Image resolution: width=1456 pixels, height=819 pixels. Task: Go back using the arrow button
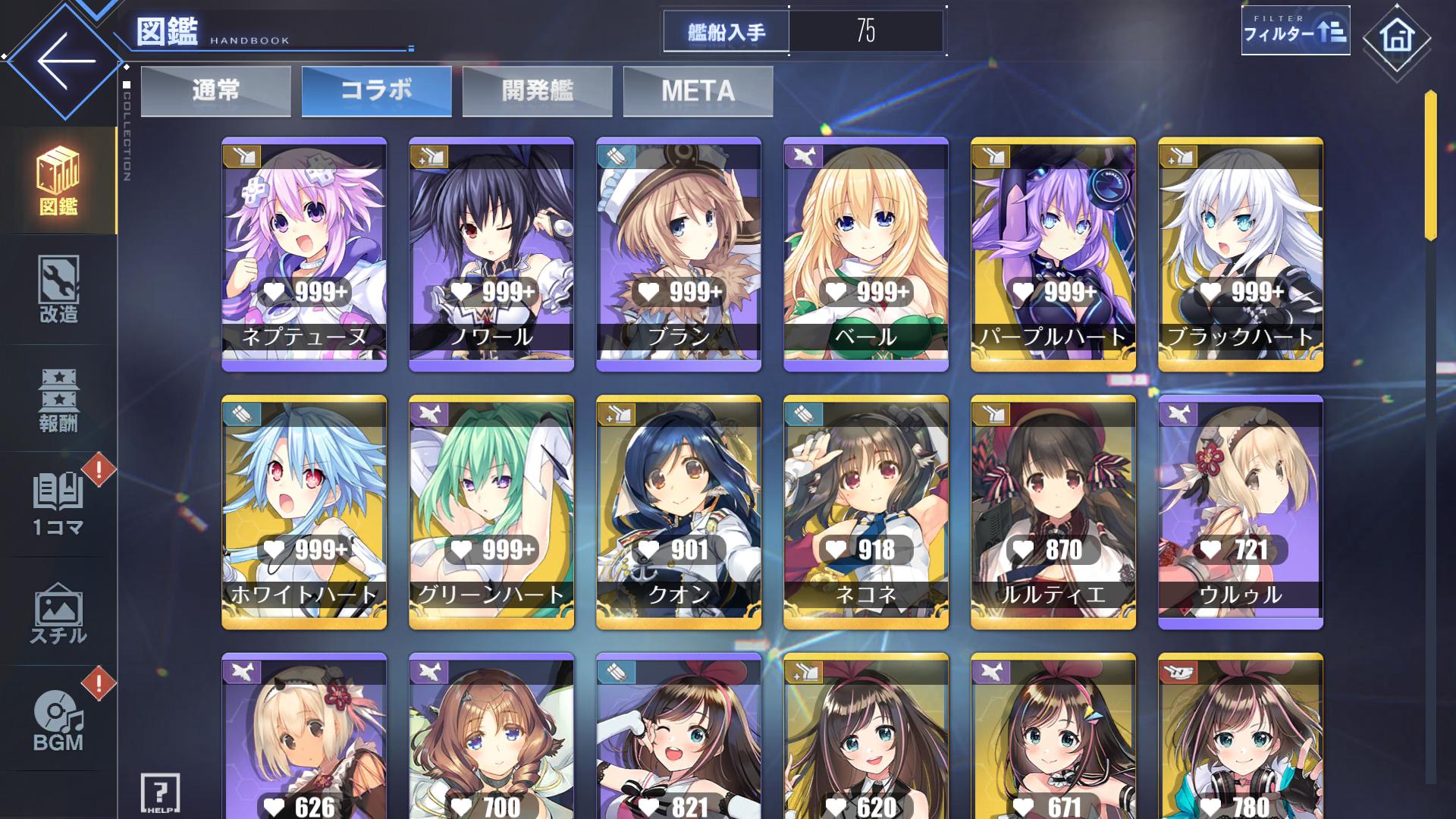(65, 61)
